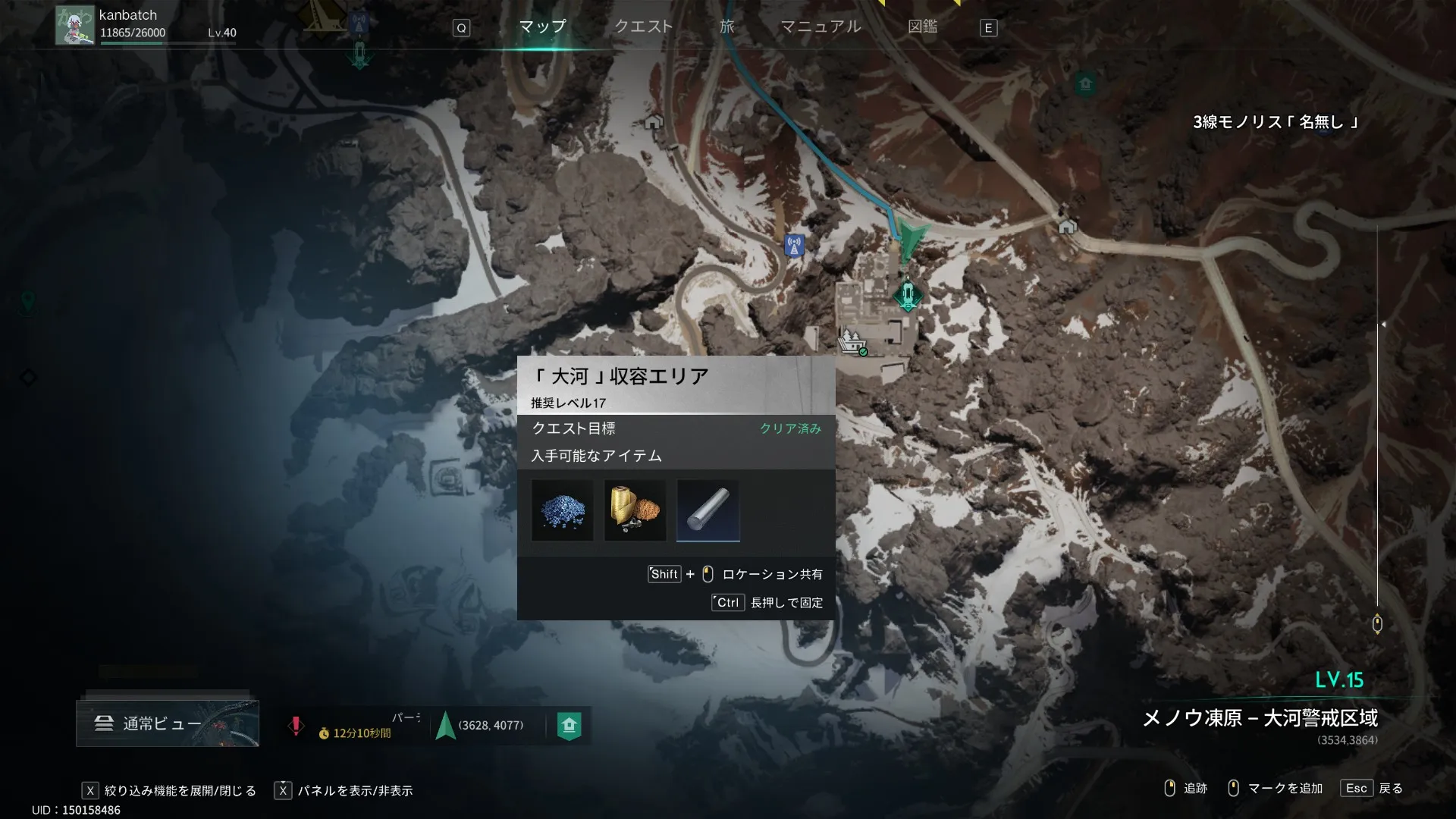Image resolution: width=1456 pixels, height=819 pixels.
Task: Switch to the 図鑑 tab
Action: 922,27
